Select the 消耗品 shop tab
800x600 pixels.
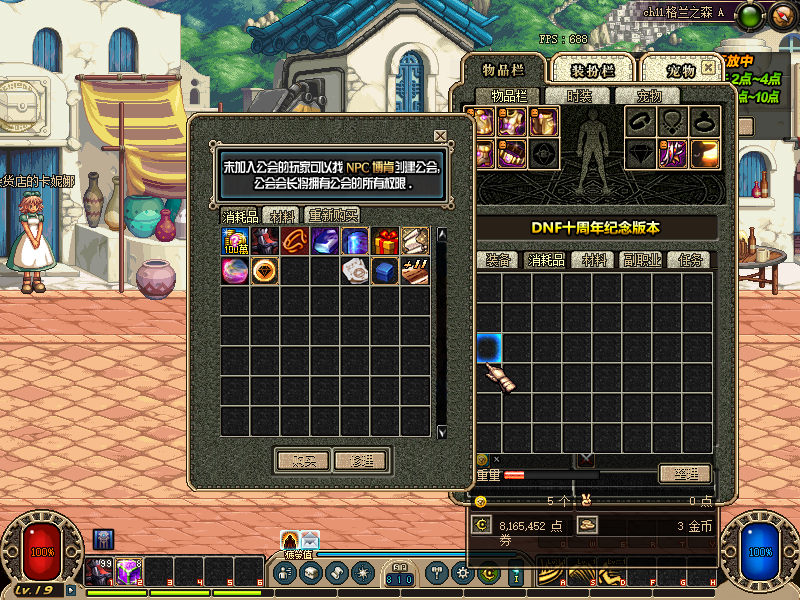click(241, 216)
